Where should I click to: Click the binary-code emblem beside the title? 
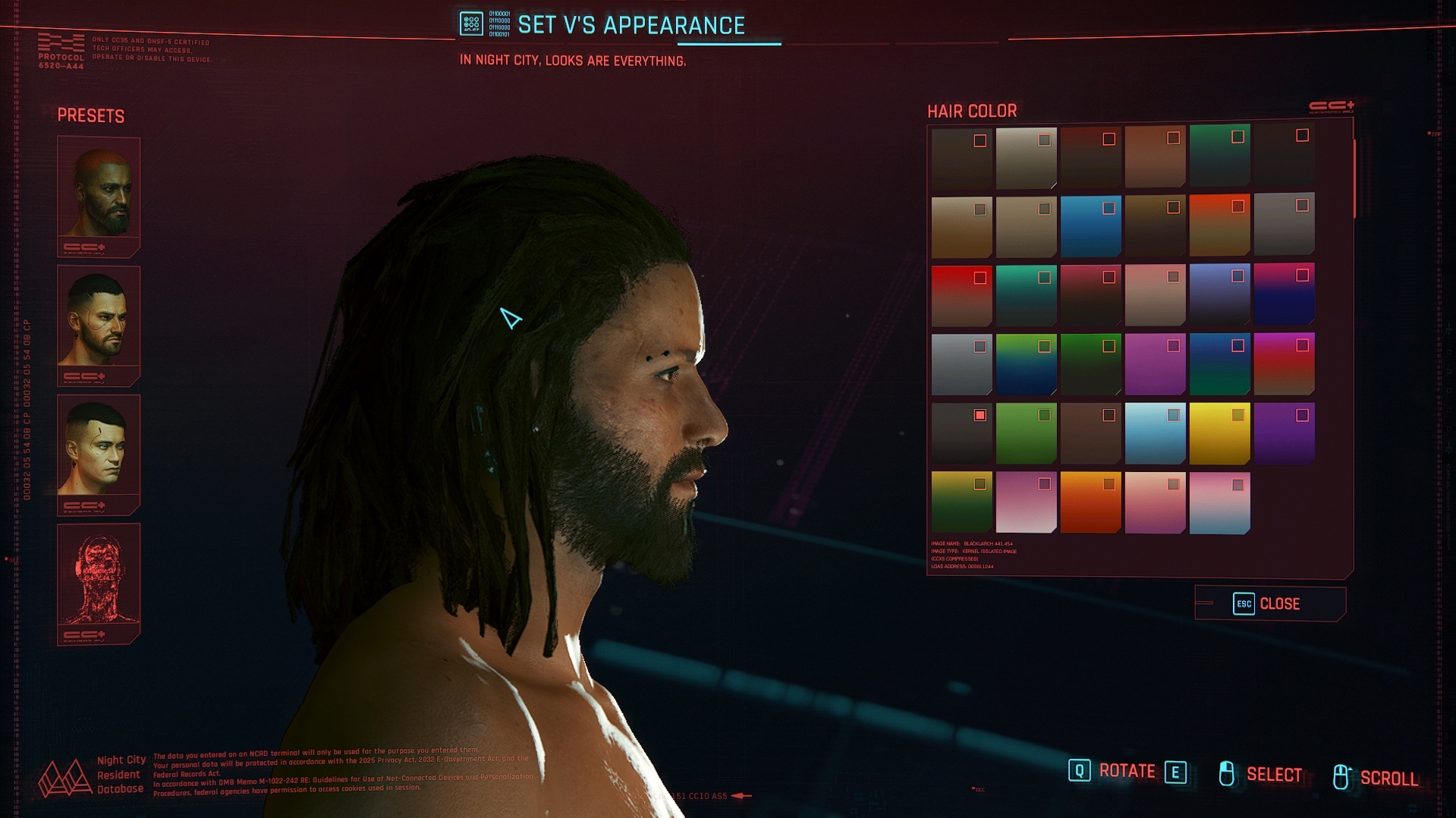(x=471, y=23)
